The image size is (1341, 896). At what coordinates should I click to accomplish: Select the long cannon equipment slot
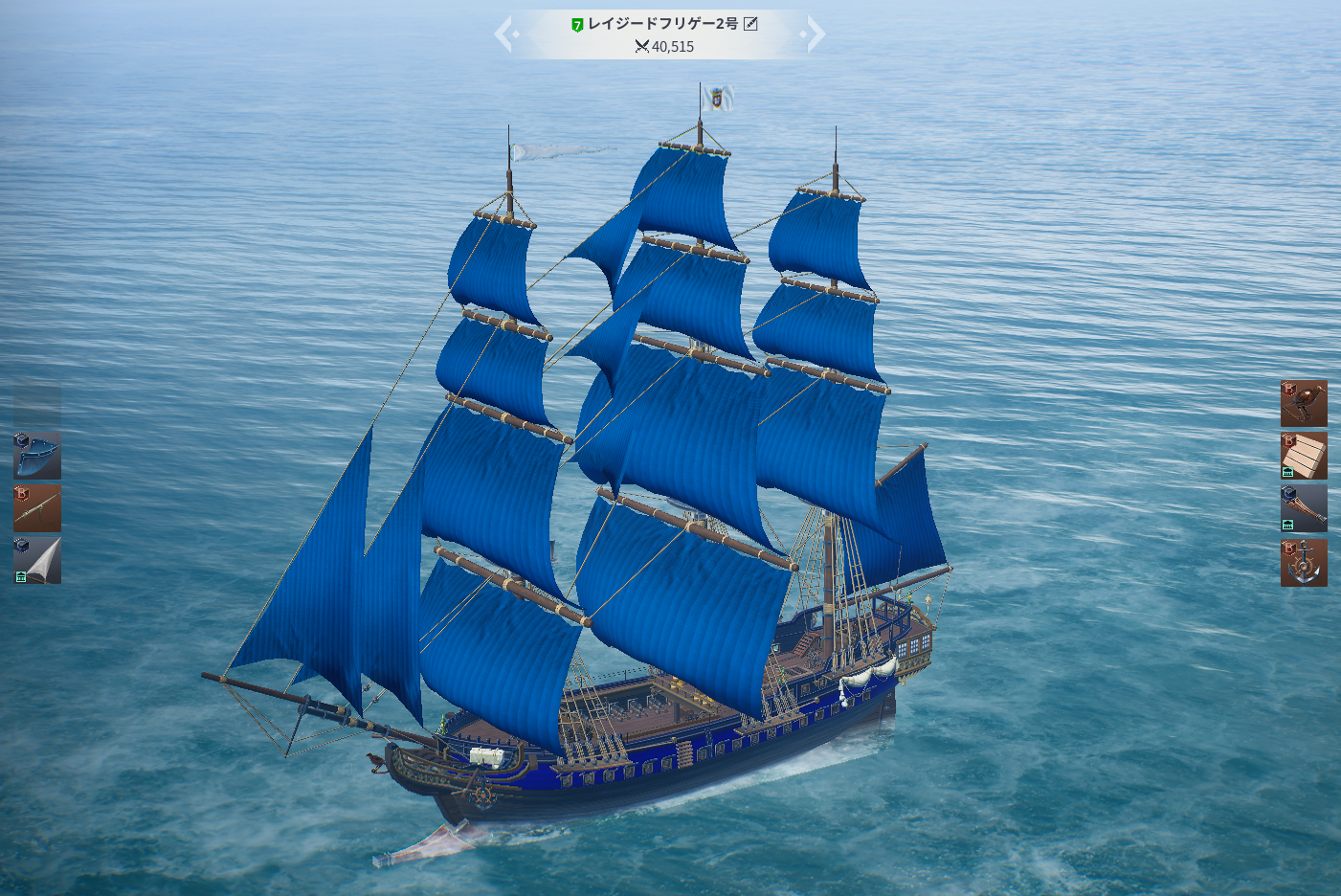tap(37, 507)
